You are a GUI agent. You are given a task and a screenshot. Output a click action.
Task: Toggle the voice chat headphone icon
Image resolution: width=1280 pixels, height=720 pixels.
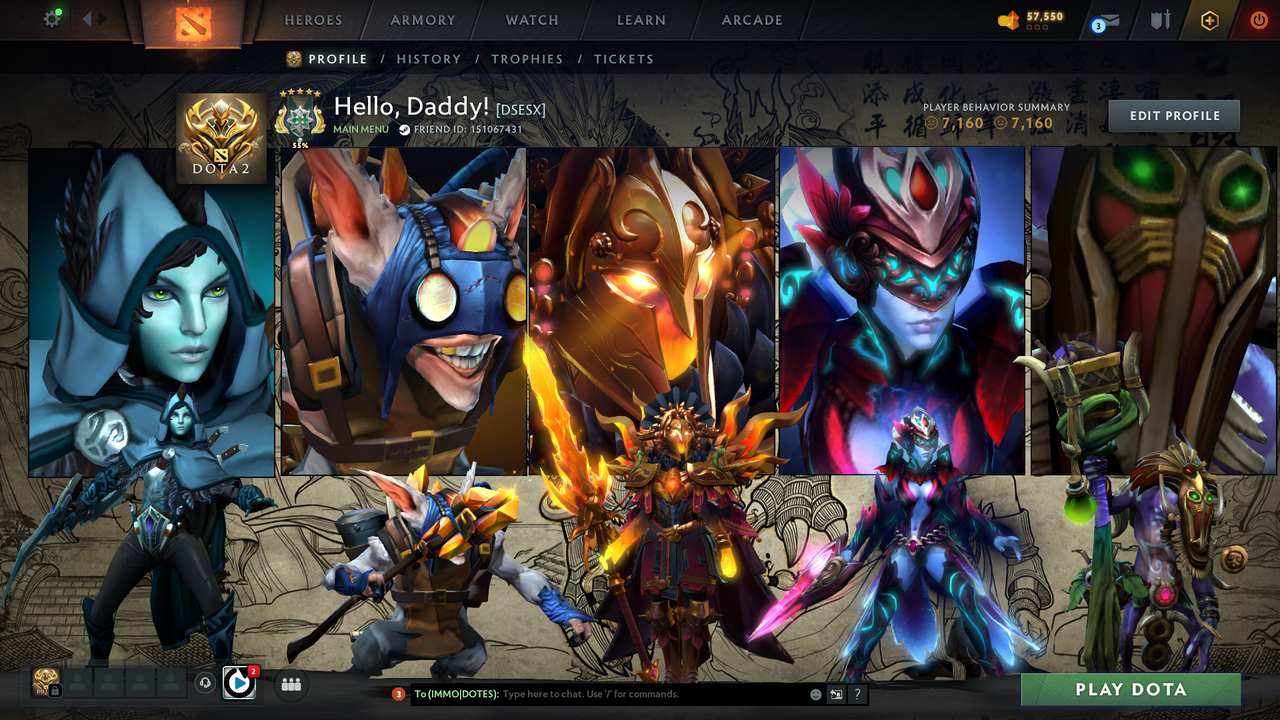pyautogui.click(x=205, y=683)
